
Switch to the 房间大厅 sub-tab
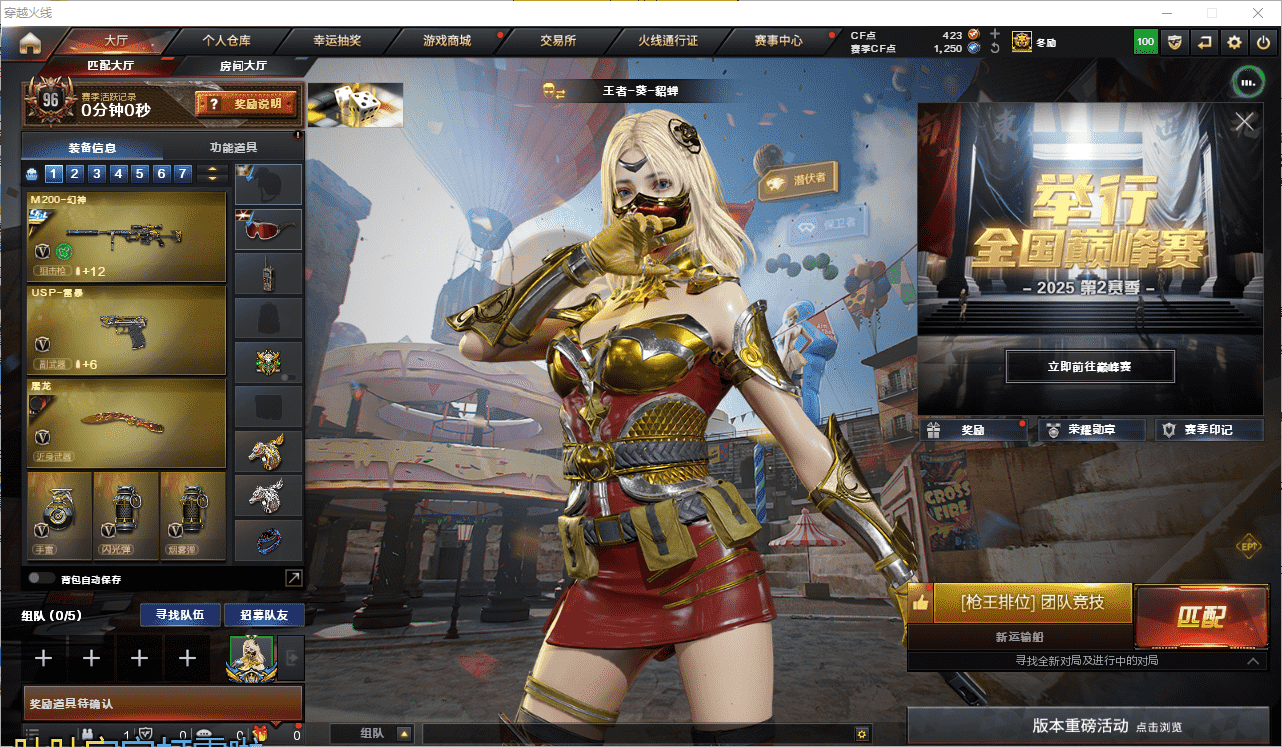click(x=243, y=65)
